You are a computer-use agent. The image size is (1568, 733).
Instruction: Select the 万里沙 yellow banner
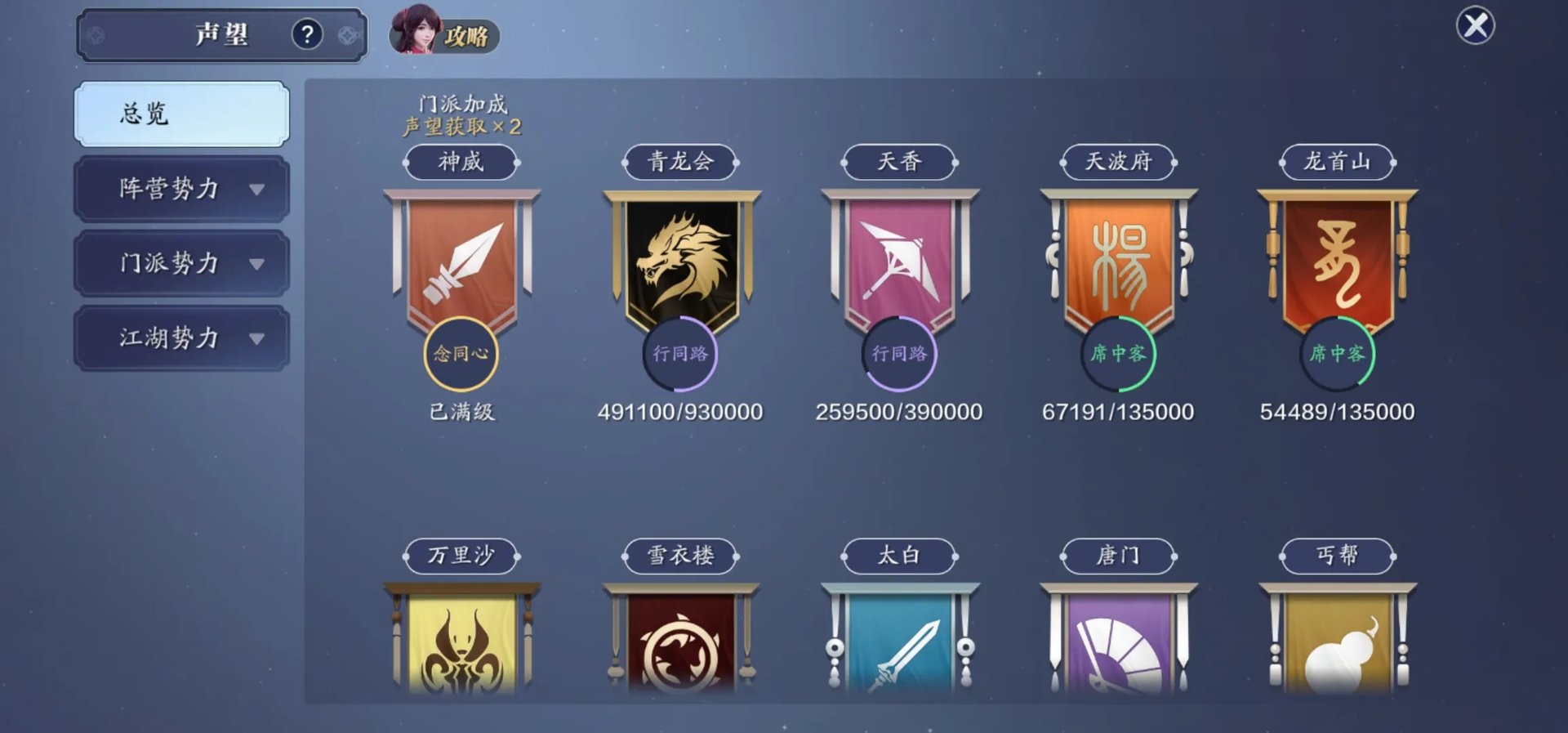click(x=462, y=641)
